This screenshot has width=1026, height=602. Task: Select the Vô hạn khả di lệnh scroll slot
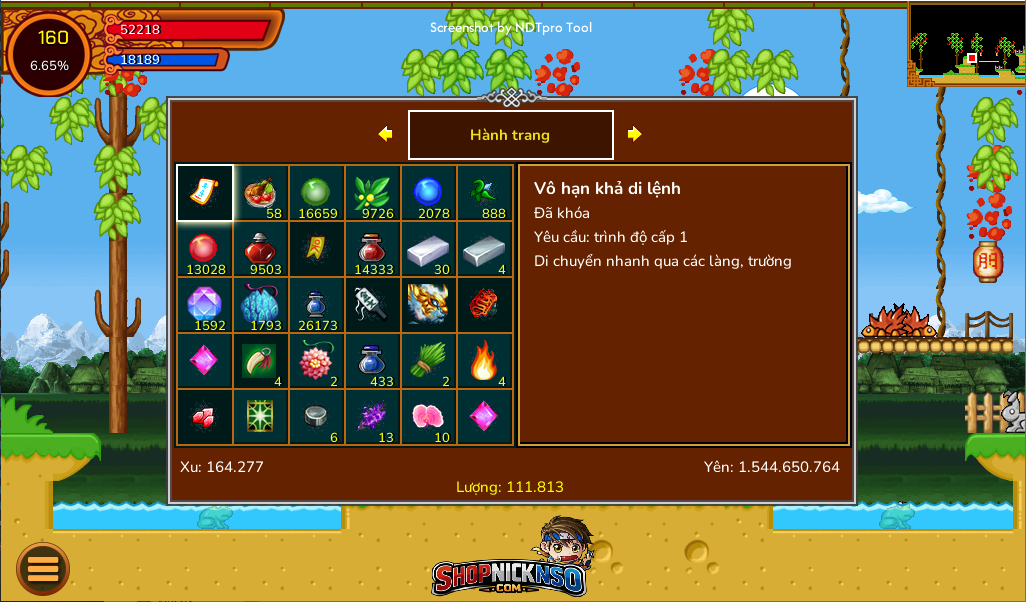(205, 193)
